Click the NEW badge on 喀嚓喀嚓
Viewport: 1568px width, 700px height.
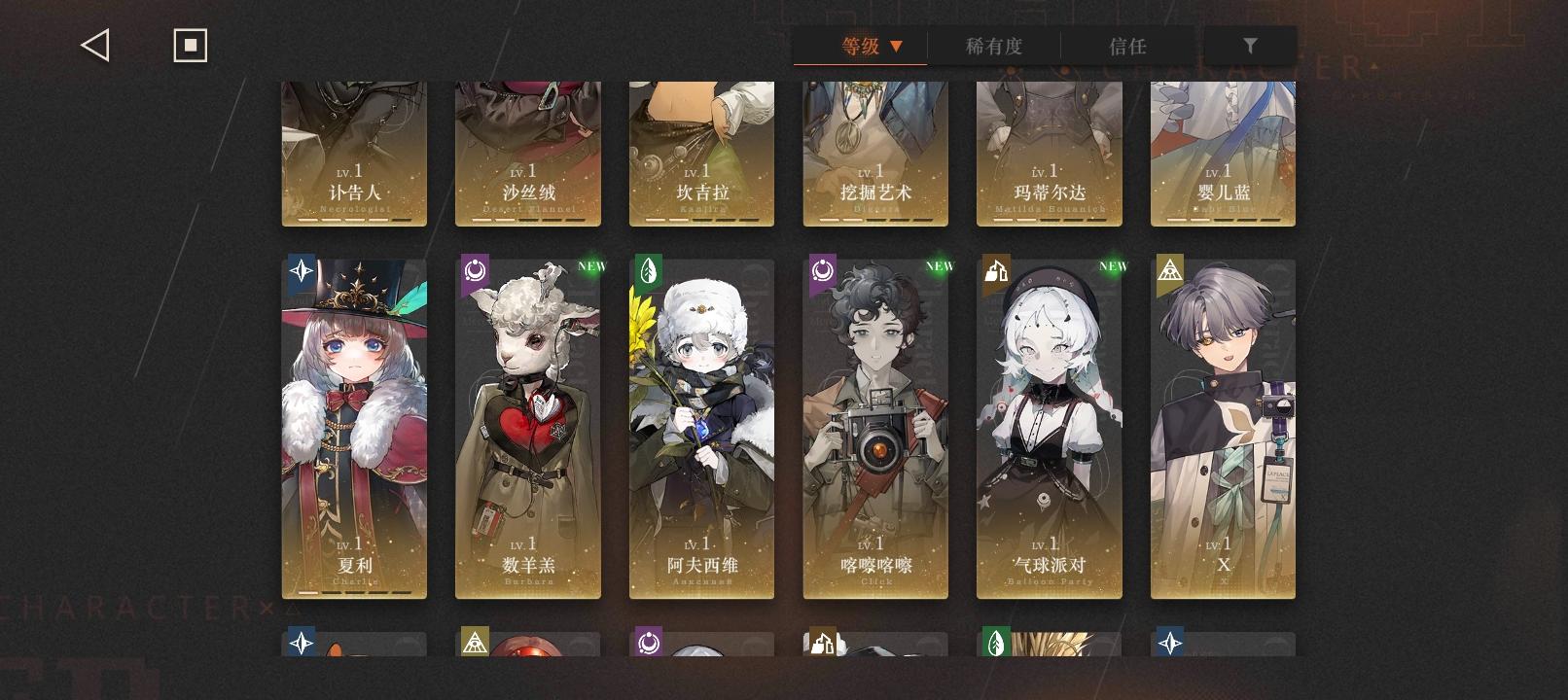940,264
